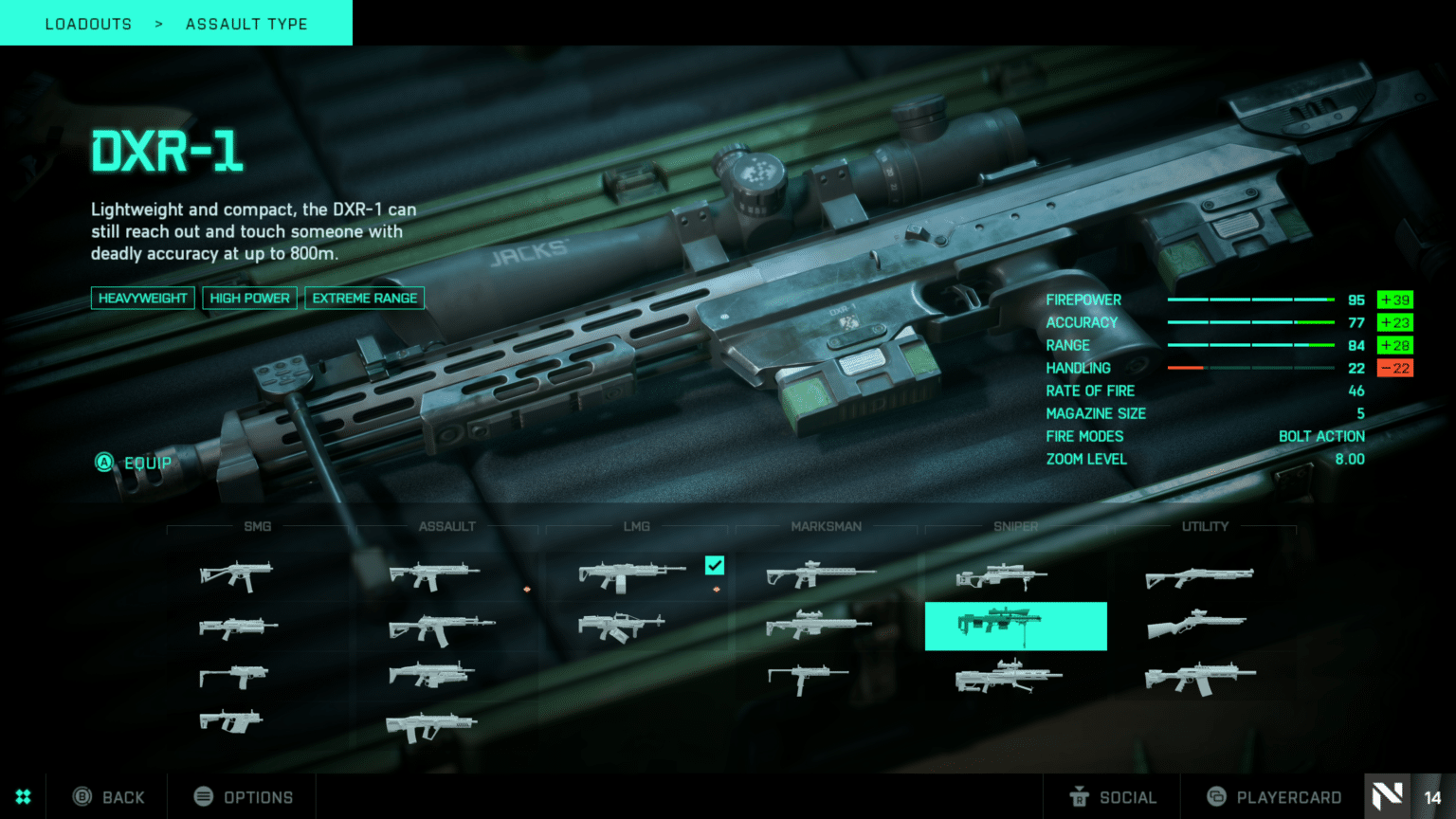
Task: Open the LOADOUTS breadcrumb entry
Action: click(88, 23)
